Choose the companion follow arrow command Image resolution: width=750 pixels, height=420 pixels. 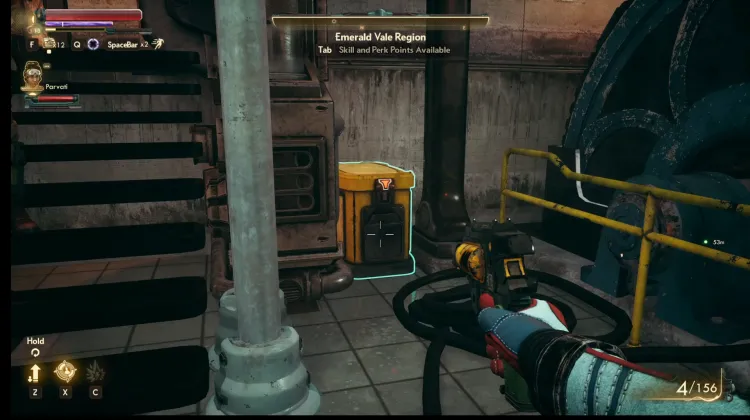coord(35,373)
